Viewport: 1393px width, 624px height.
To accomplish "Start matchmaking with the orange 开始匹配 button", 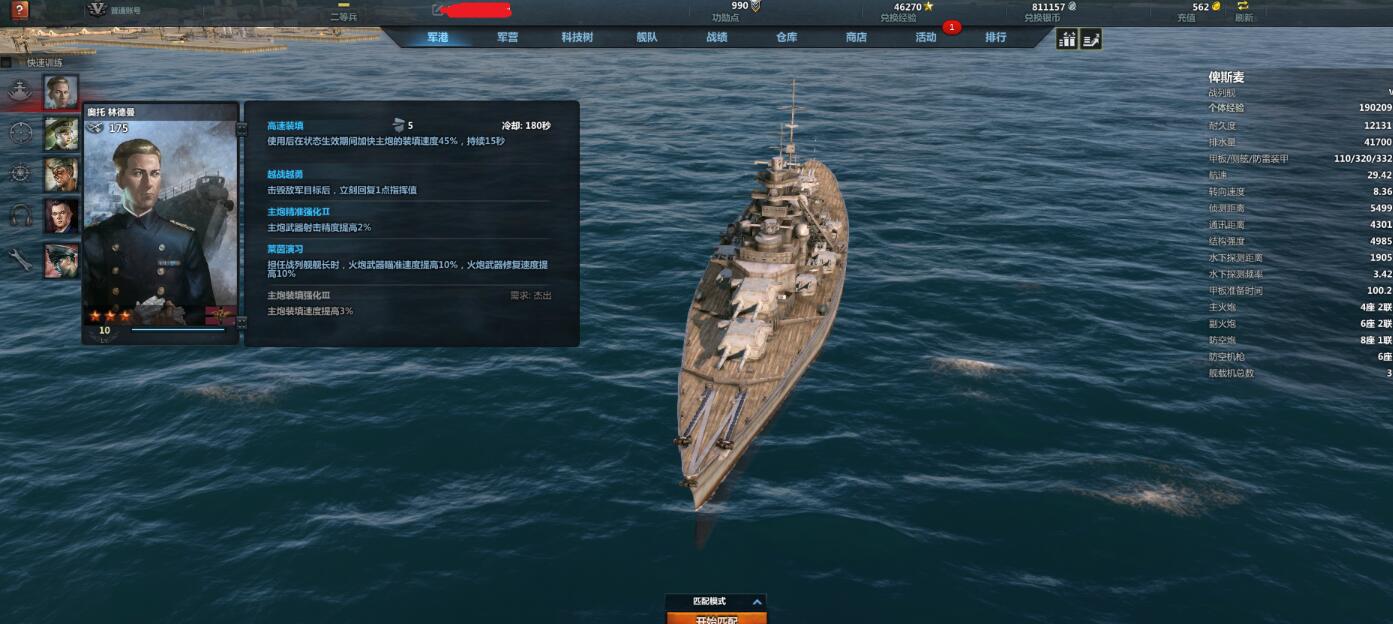I will [x=716, y=618].
